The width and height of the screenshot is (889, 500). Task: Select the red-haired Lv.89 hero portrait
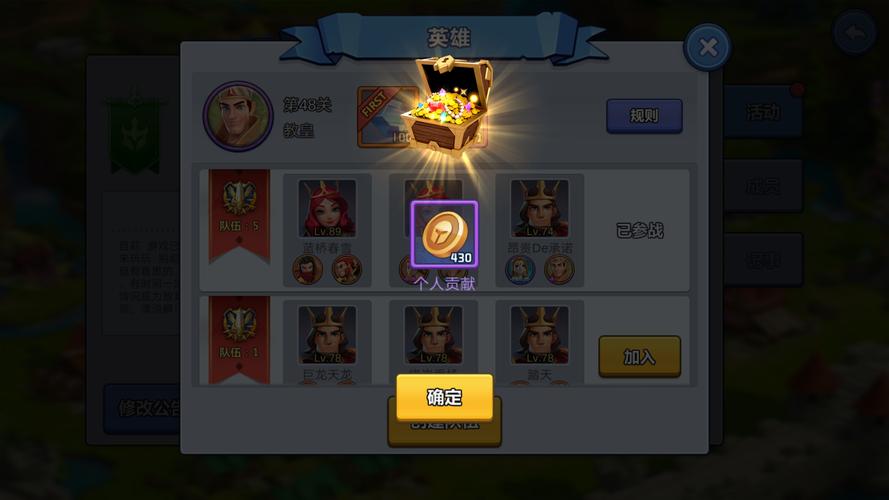[x=327, y=209]
